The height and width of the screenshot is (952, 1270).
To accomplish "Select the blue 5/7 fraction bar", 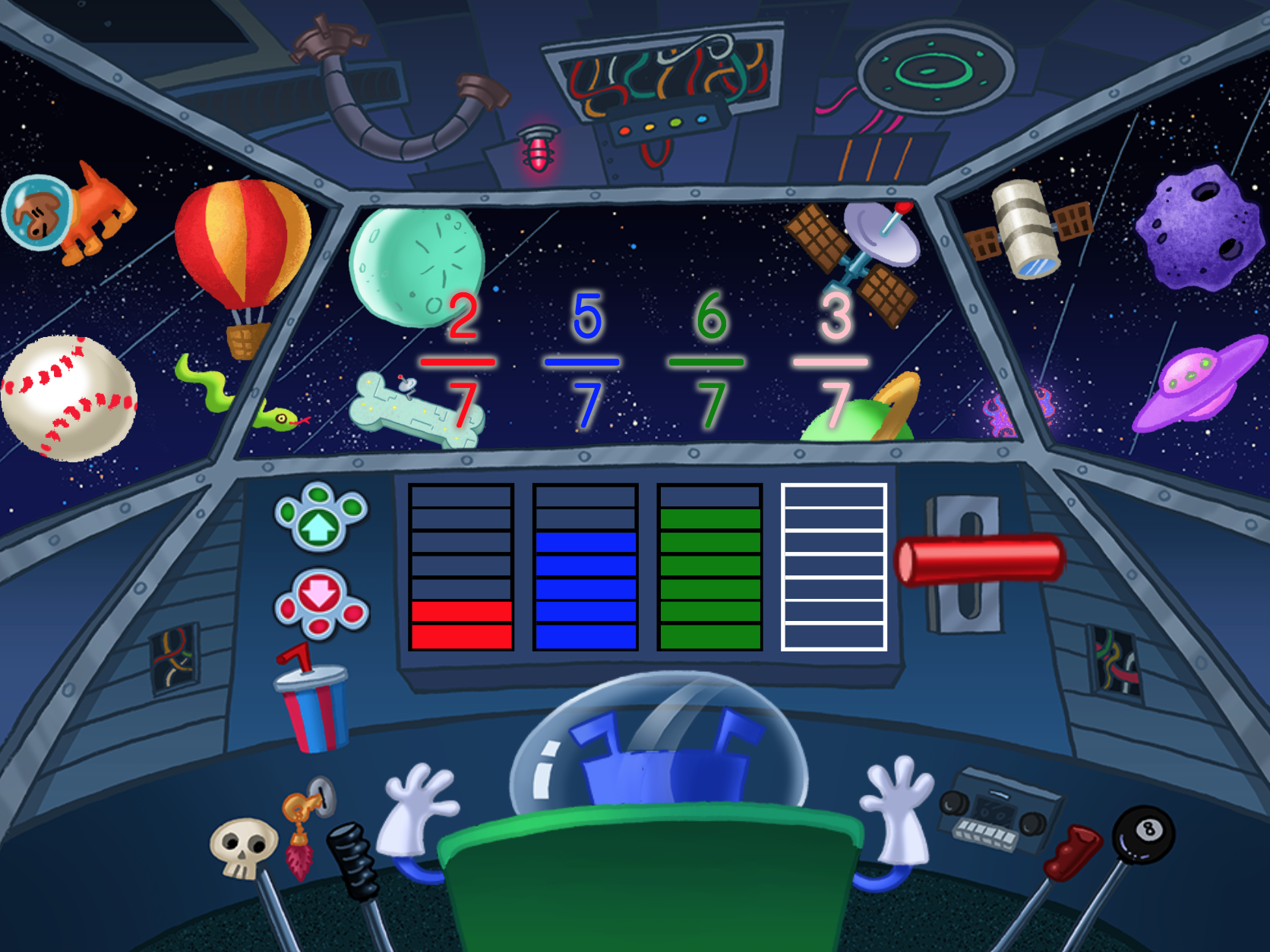I will 586,567.
